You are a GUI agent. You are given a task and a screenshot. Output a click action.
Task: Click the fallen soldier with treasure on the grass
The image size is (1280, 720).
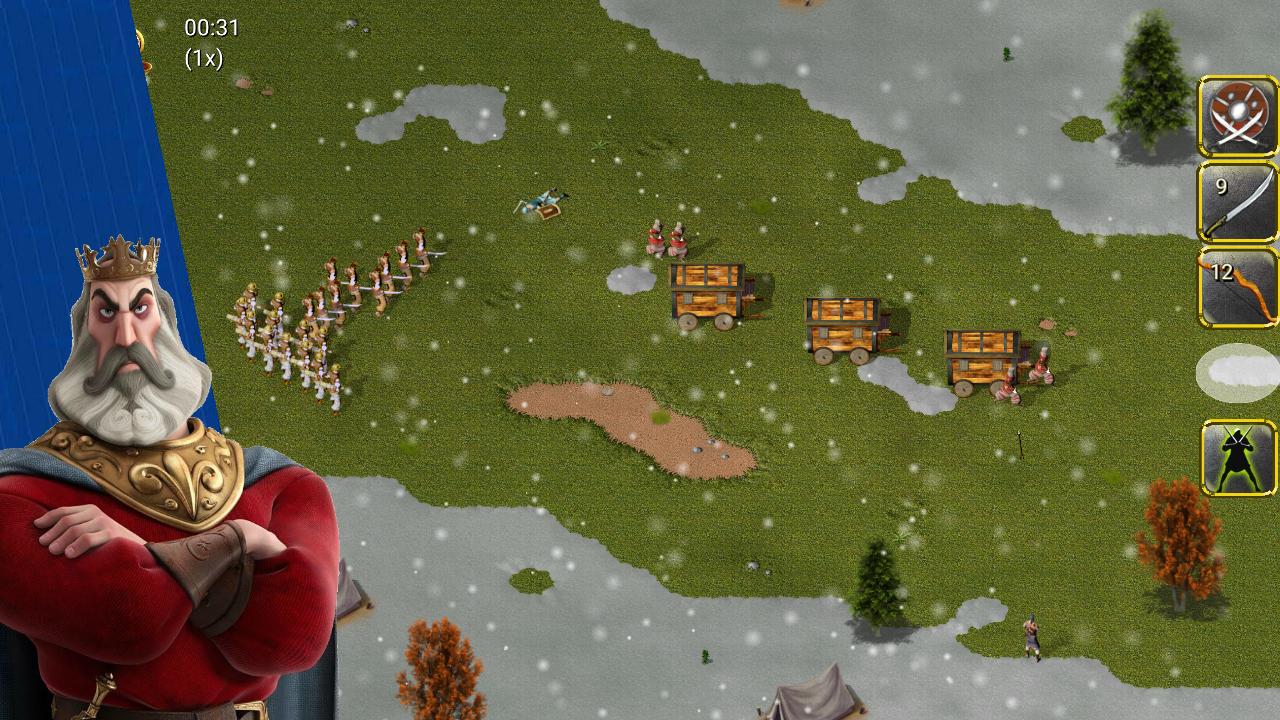540,203
